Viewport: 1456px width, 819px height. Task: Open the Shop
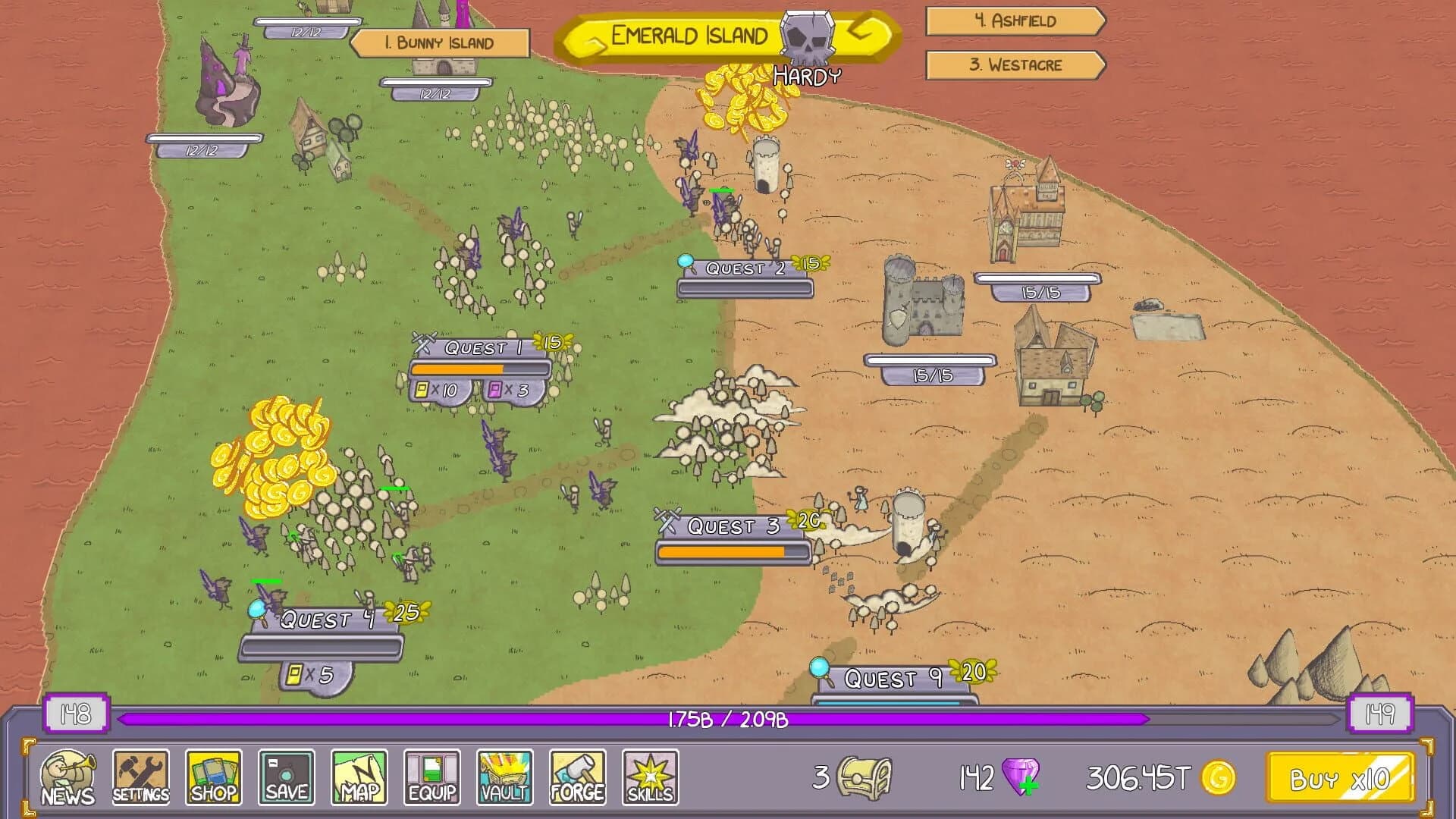click(x=212, y=777)
